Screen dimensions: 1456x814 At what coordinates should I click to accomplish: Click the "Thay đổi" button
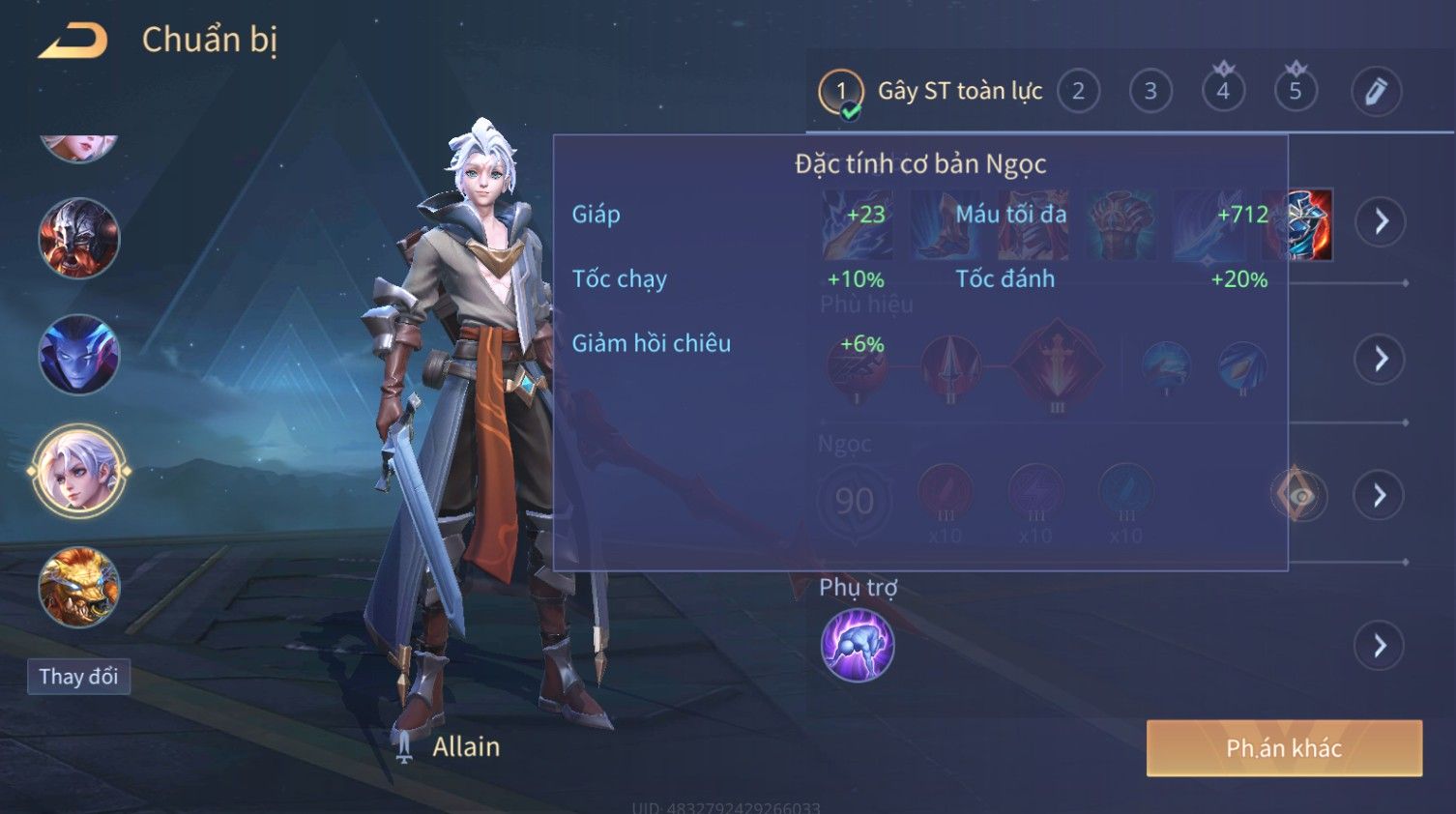[78, 677]
